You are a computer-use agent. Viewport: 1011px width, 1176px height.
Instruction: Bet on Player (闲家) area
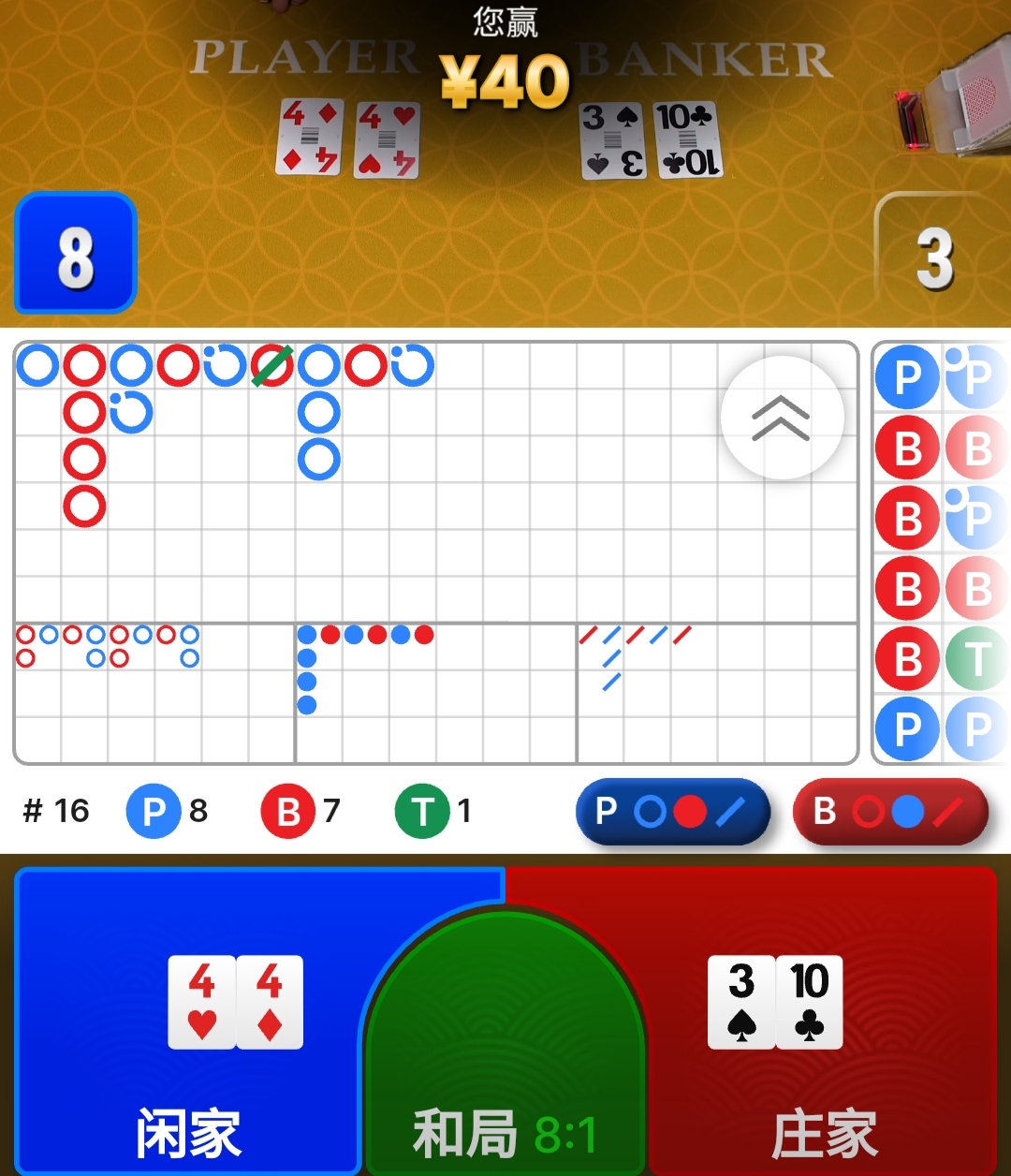click(187, 1021)
